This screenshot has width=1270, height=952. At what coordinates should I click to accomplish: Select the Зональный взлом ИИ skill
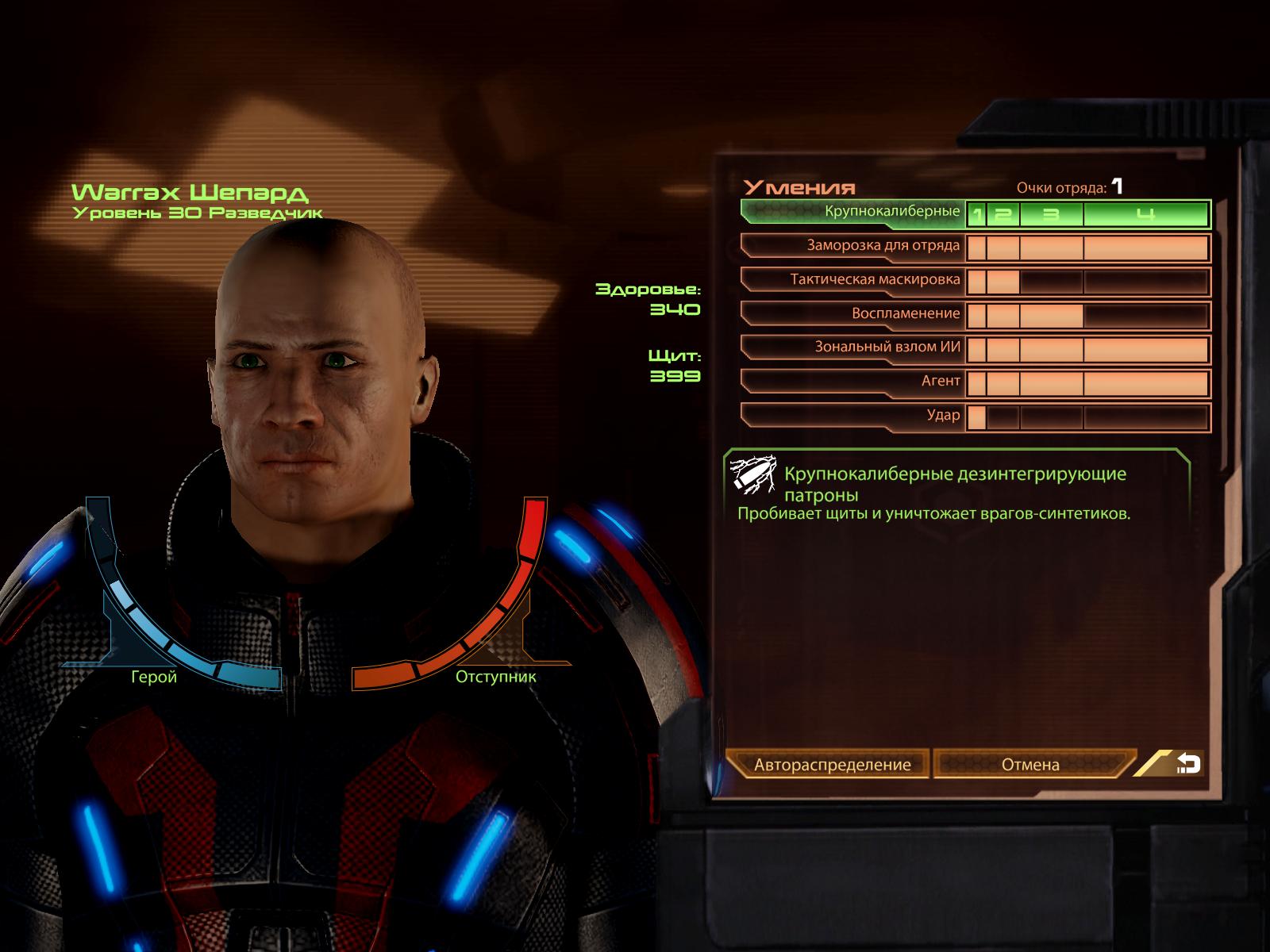click(853, 347)
